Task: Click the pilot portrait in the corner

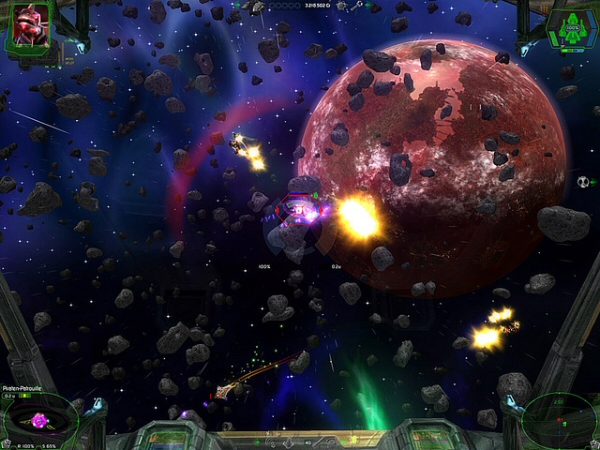Action: click(27, 26)
